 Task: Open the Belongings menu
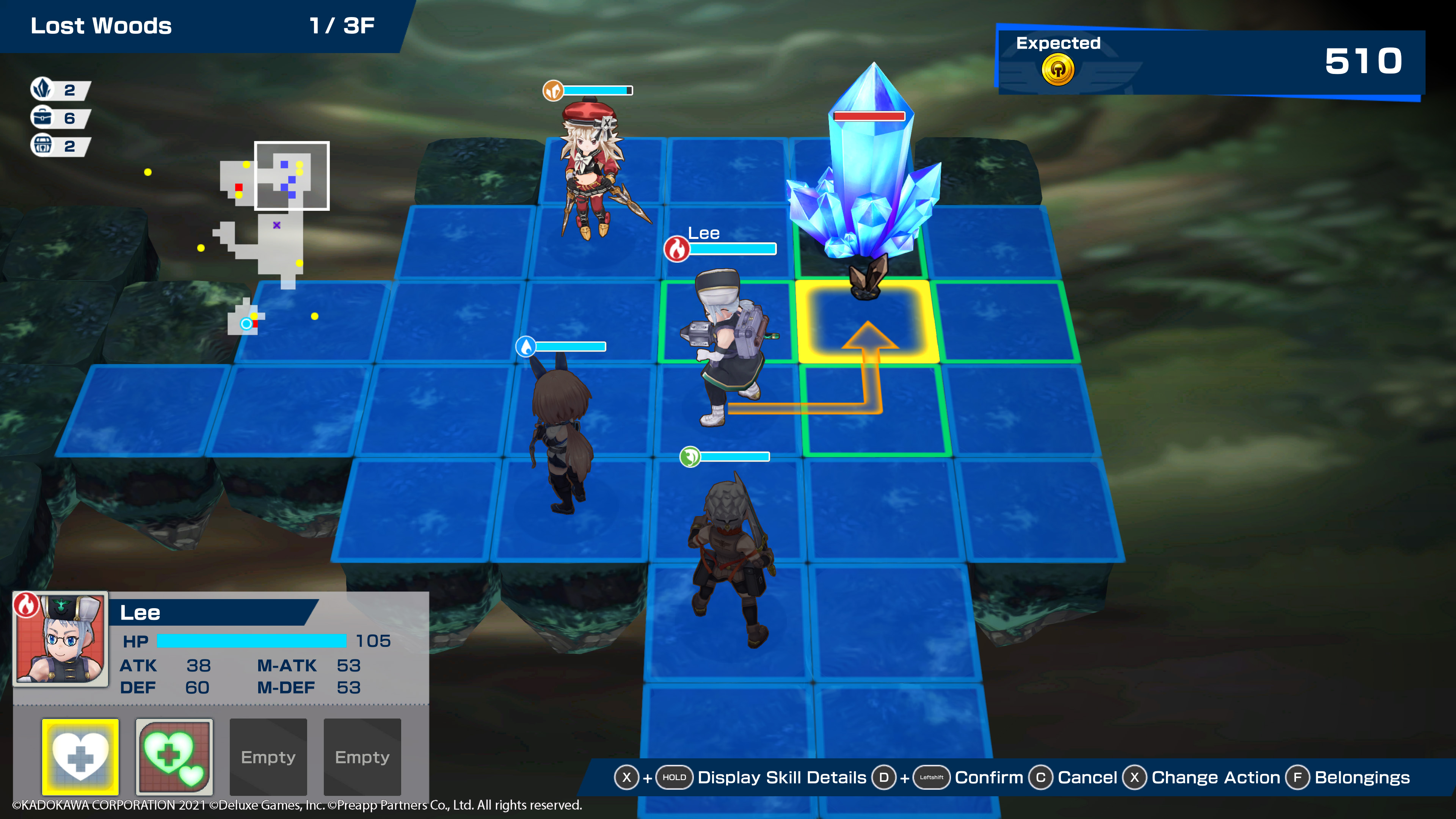point(1362,778)
